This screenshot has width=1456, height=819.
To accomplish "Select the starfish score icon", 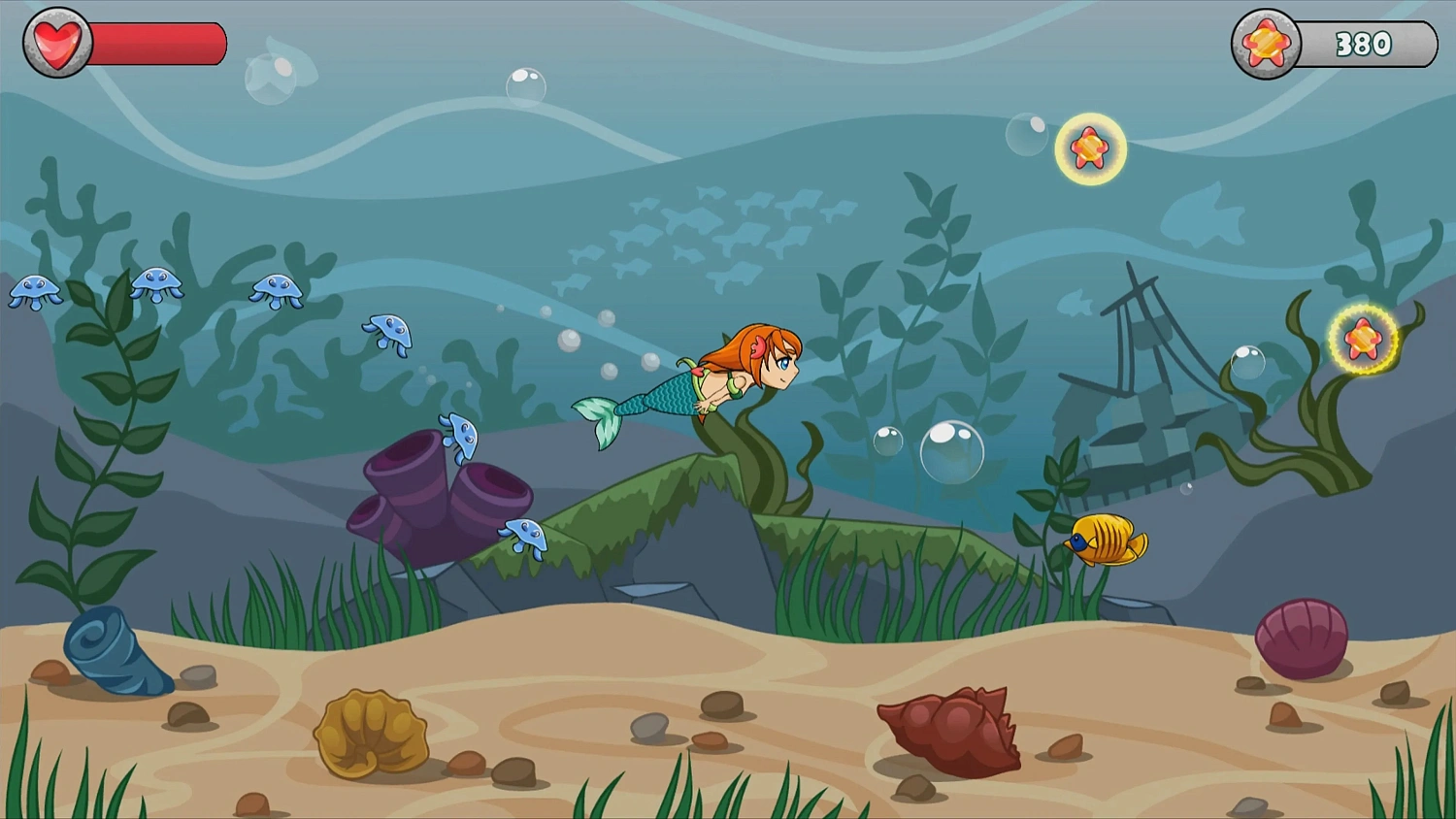I will [x=1265, y=42].
